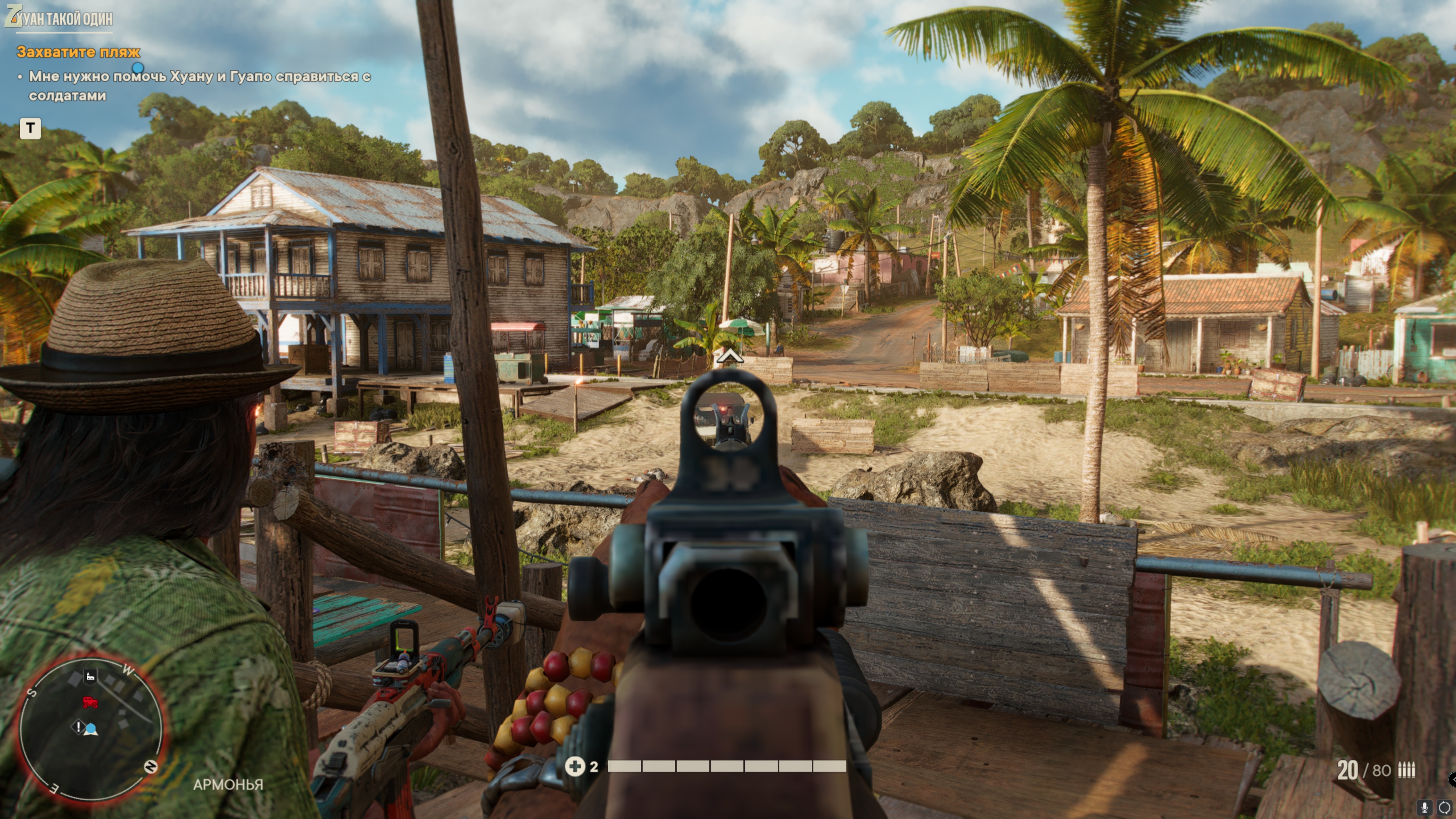The width and height of the screenshot is (1456, 819).
Task: Use the healing syringe plus icon
Action: (575, 766)
